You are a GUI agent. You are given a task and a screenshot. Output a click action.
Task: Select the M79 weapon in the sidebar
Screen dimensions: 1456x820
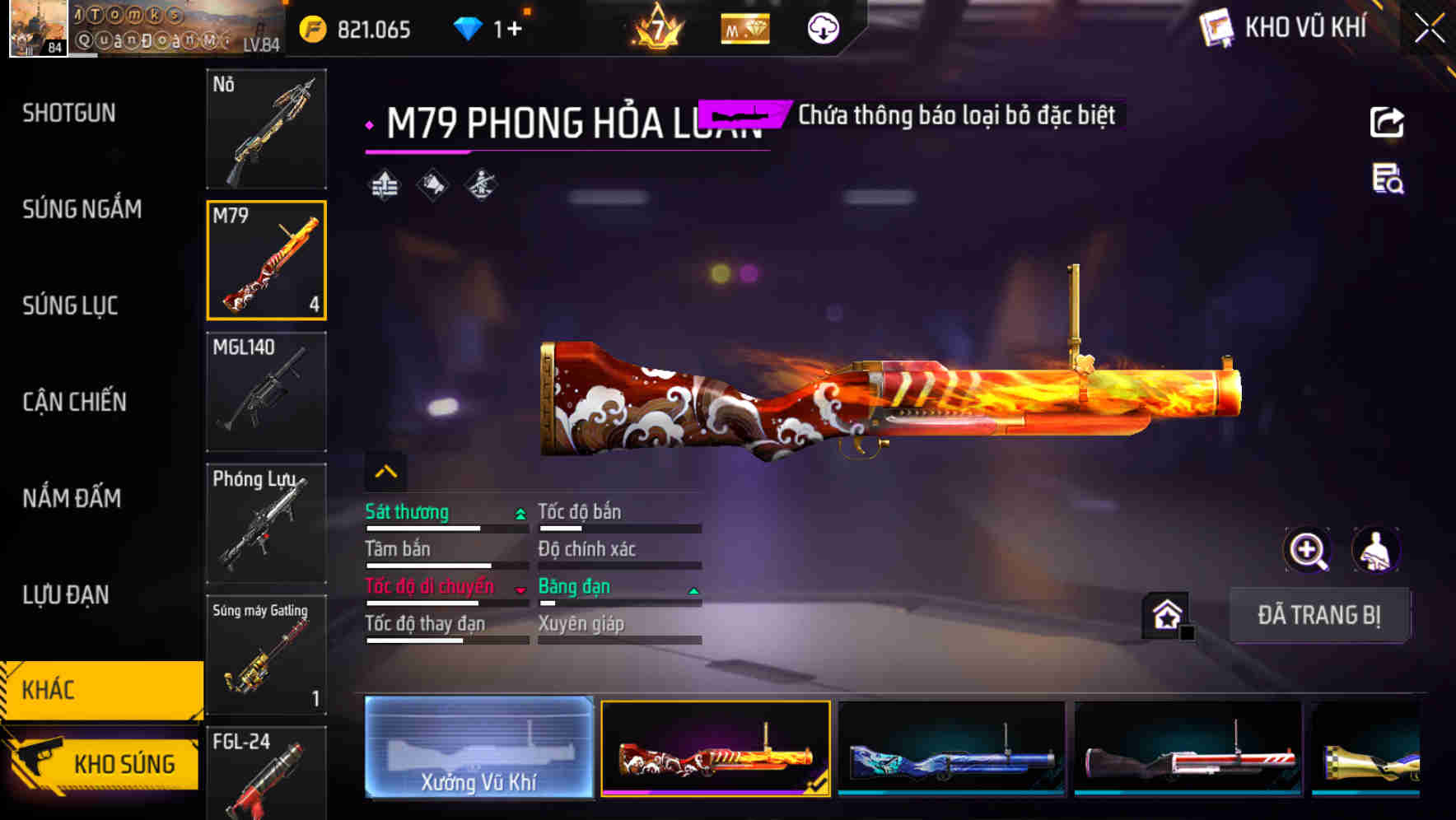click(267, 259)
